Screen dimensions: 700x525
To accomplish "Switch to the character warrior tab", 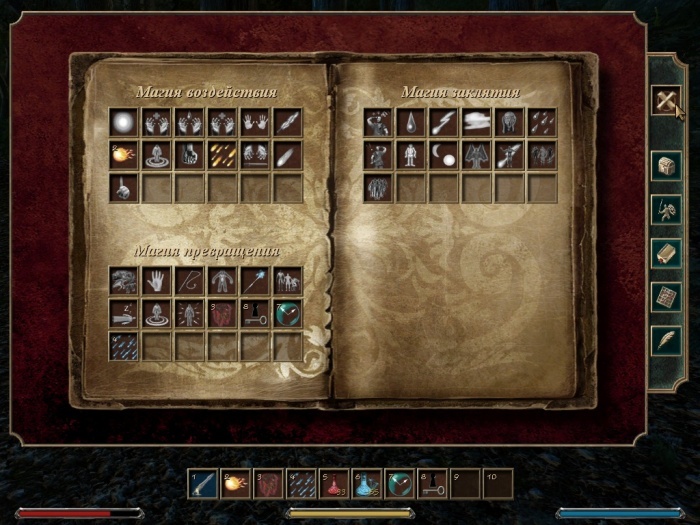I will pyautogui.click(x=666, y=209).
